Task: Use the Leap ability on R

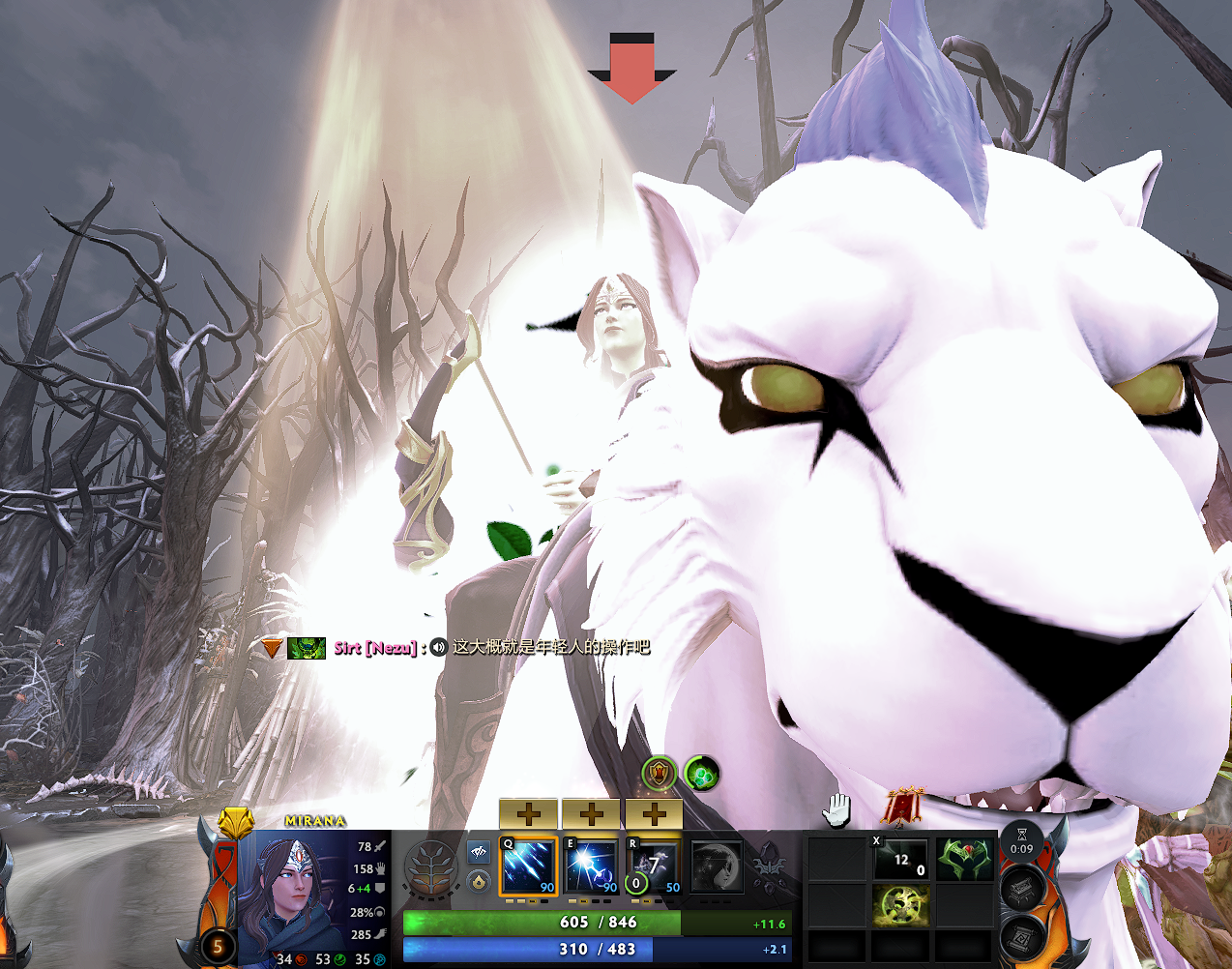Action: (655, 866)
